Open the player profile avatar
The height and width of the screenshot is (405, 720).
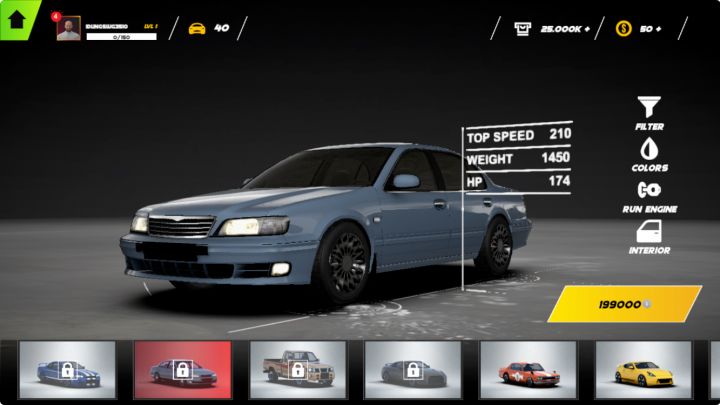click(68, 29)
